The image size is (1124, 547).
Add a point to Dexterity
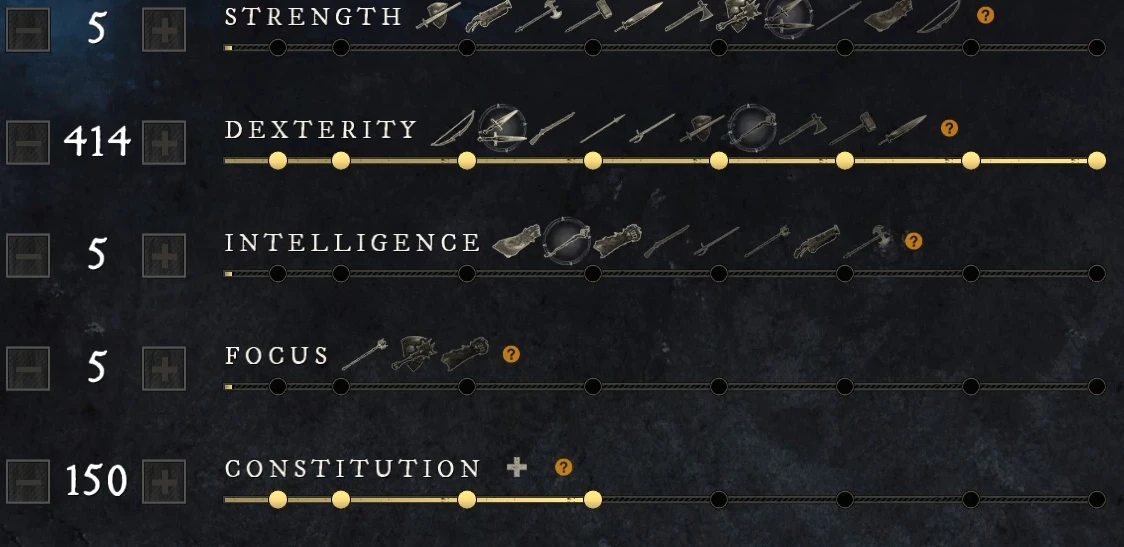(x=164, y=142)
